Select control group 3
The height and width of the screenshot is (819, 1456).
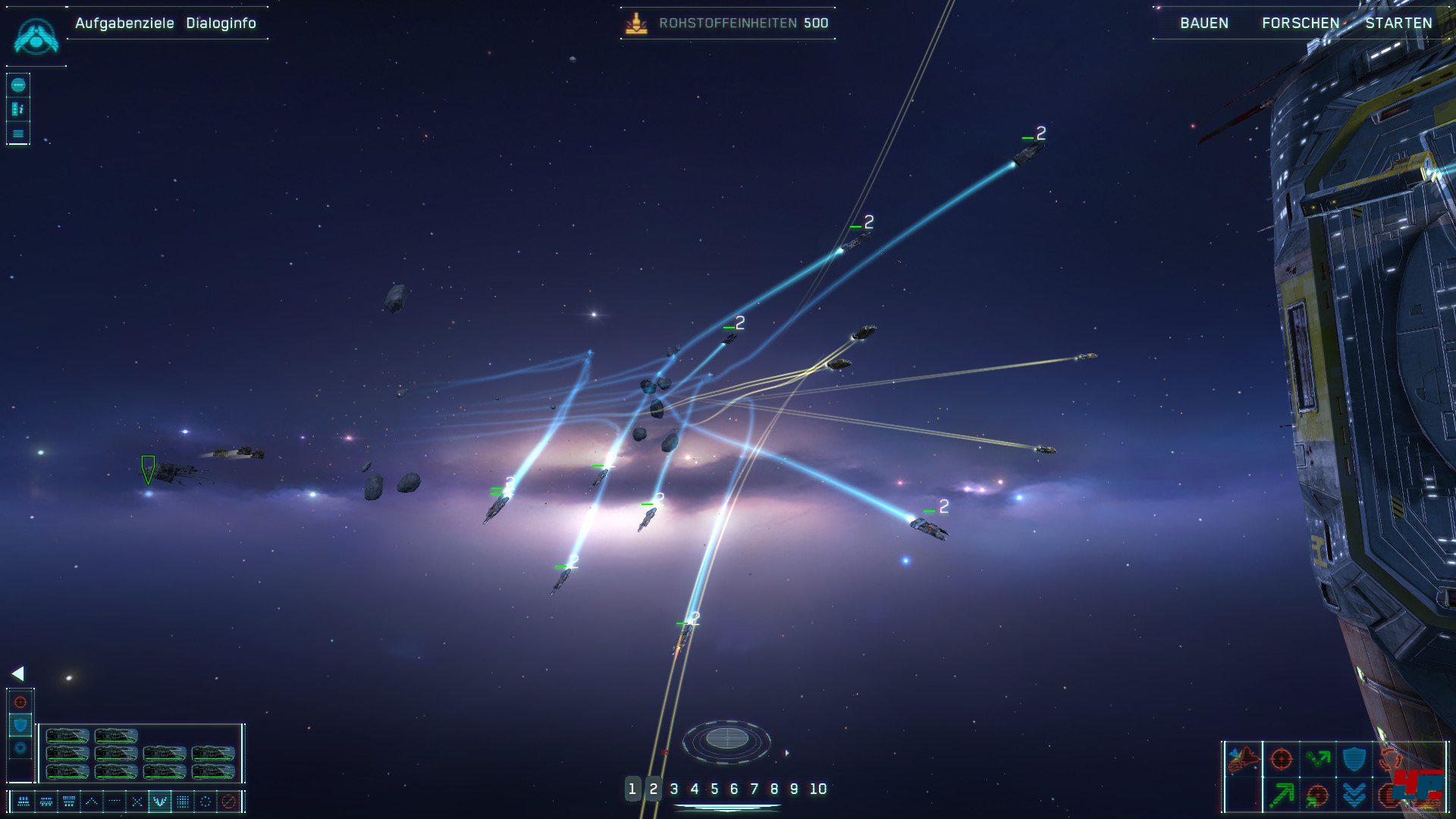[x=674, y=789]
